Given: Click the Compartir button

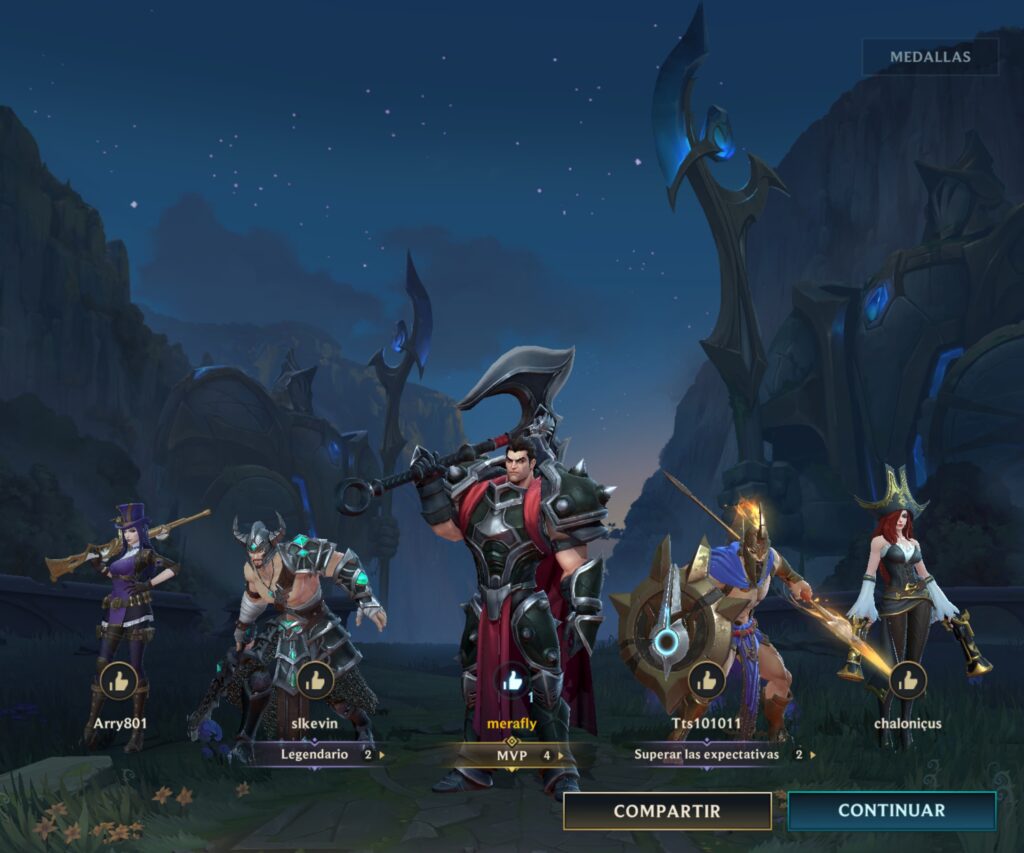Looking at the screenshot, I should pyautogui.click(x=667, y=811).
